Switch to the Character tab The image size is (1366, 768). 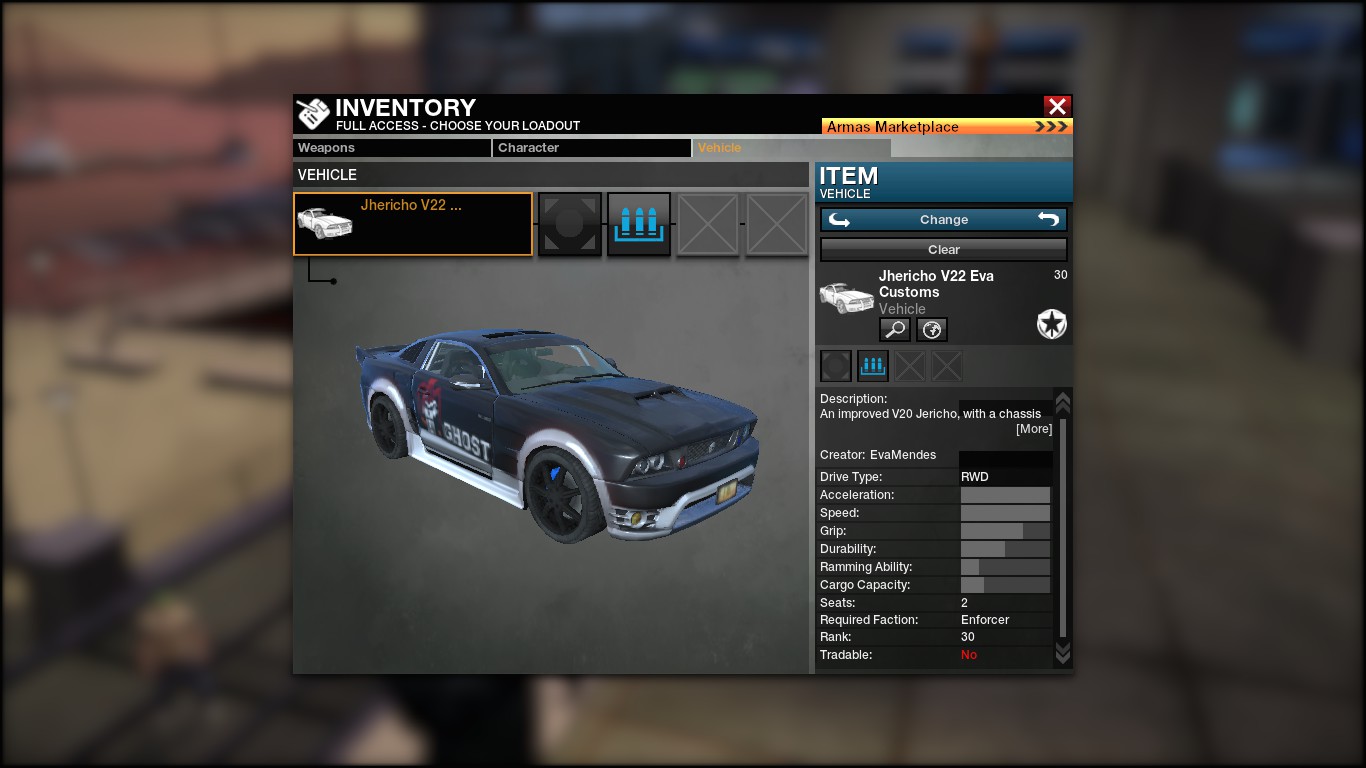pyautogui.click(x=591, y=148)
